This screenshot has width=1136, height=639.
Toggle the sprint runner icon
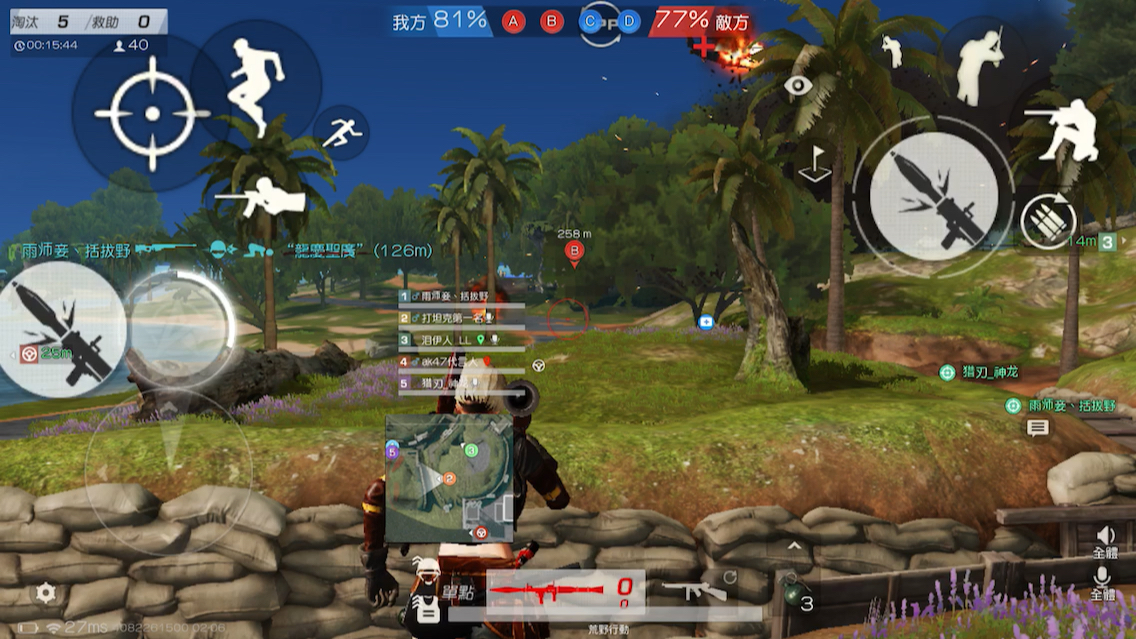point(342,133)
